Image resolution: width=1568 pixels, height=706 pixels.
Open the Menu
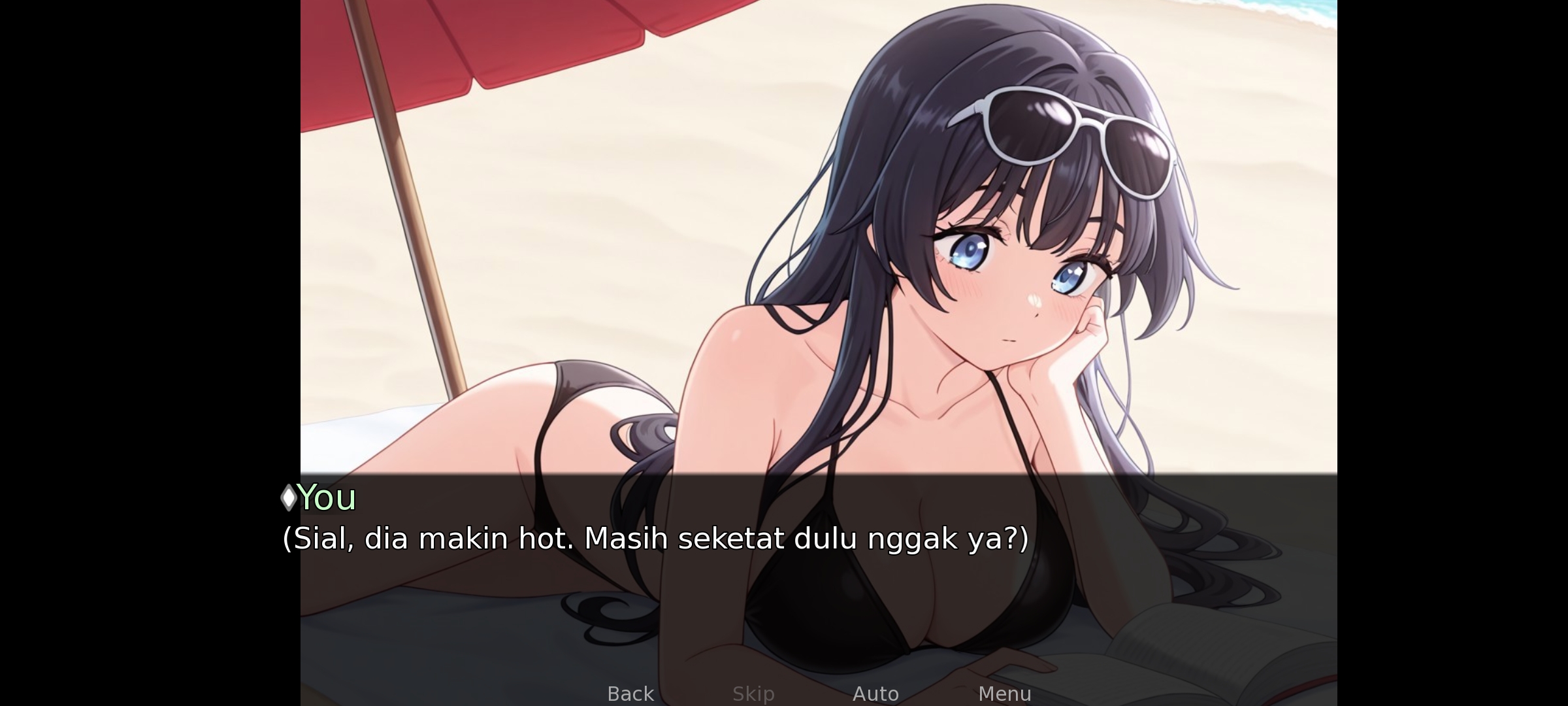(1004, 693)
